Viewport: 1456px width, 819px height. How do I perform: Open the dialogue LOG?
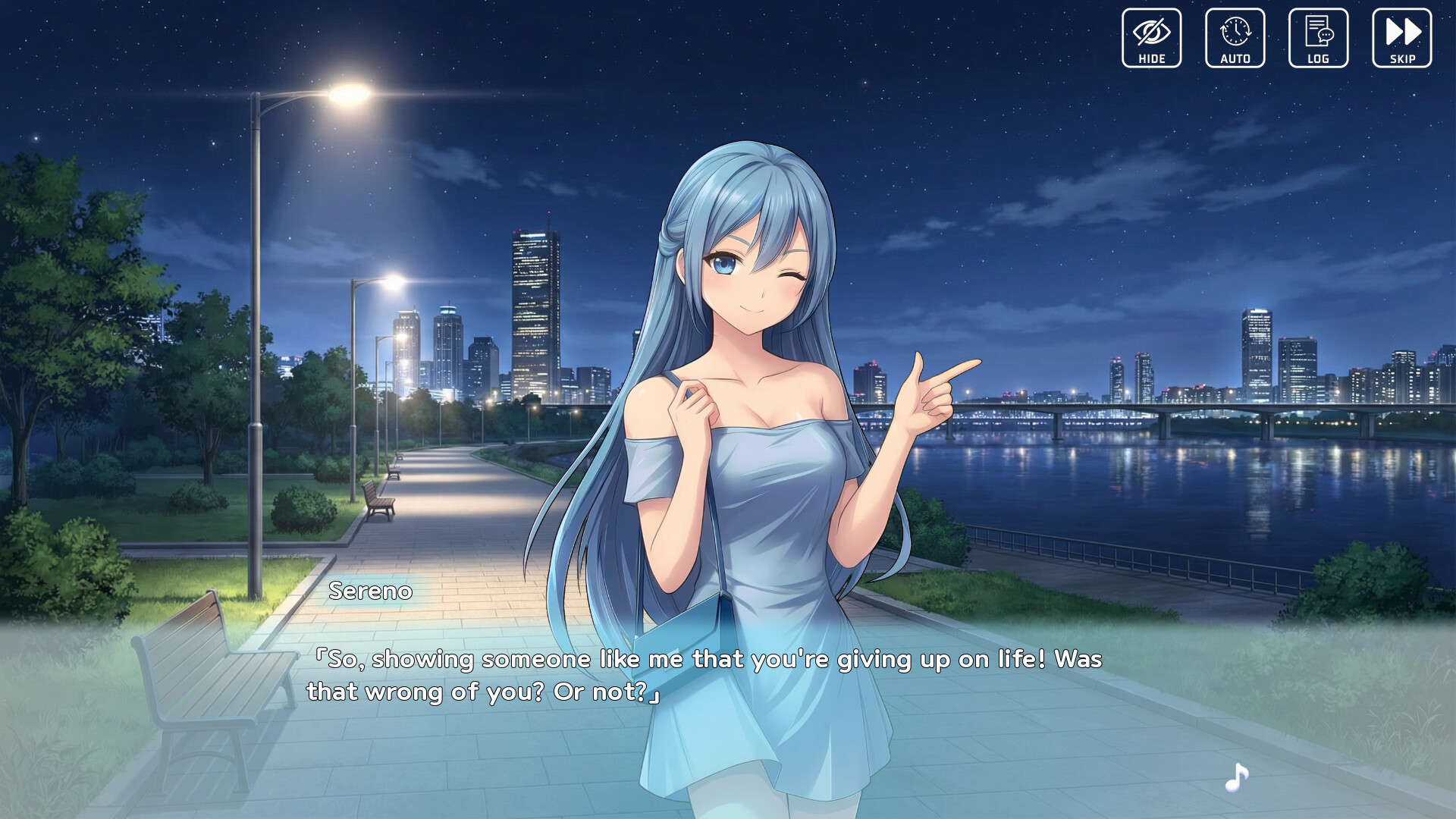(x=1318, y=38)
